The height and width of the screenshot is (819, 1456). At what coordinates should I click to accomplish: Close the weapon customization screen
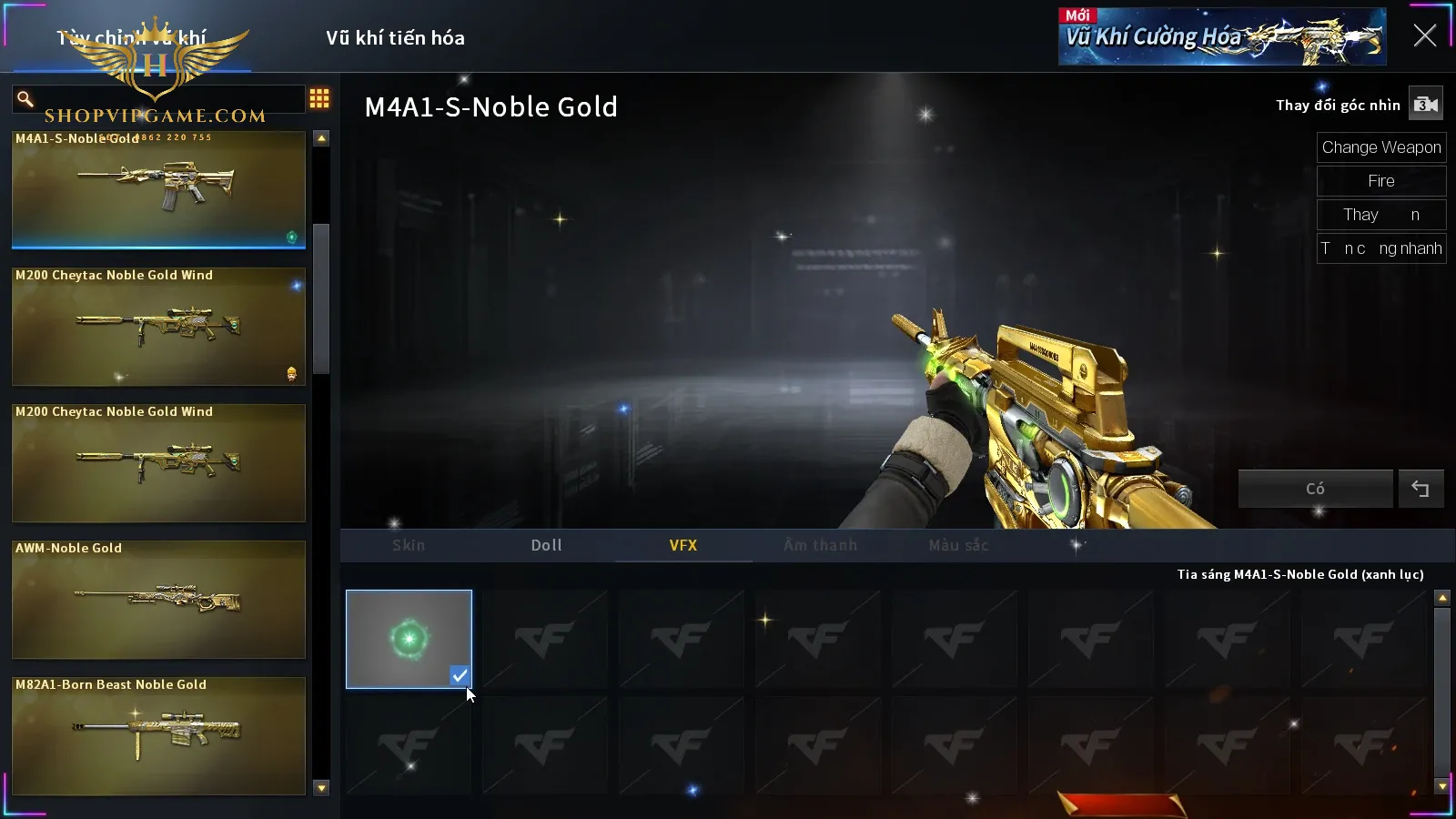pos(1424,36)
